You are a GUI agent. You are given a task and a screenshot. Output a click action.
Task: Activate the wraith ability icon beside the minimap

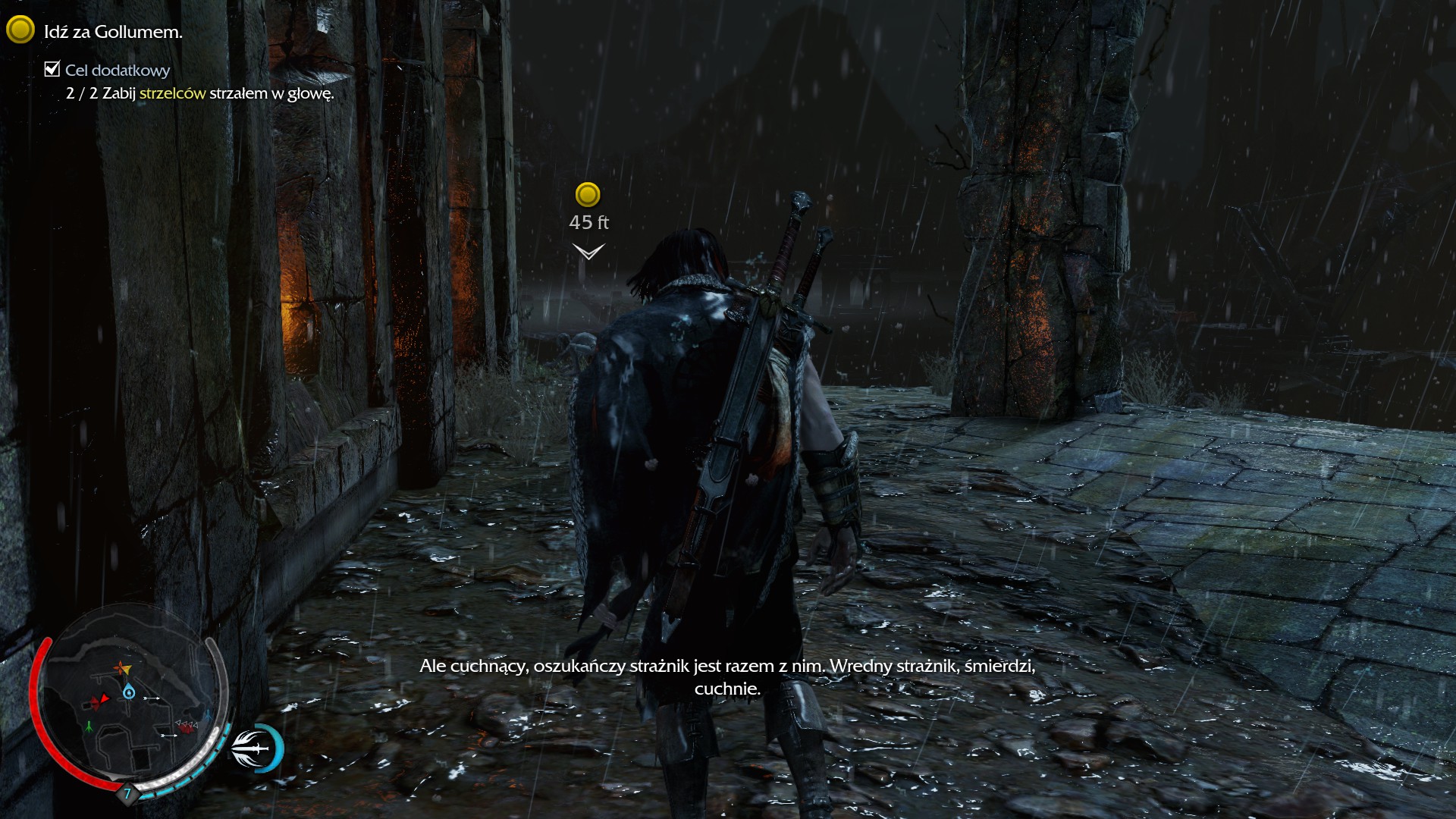click(x=256, y=748)
